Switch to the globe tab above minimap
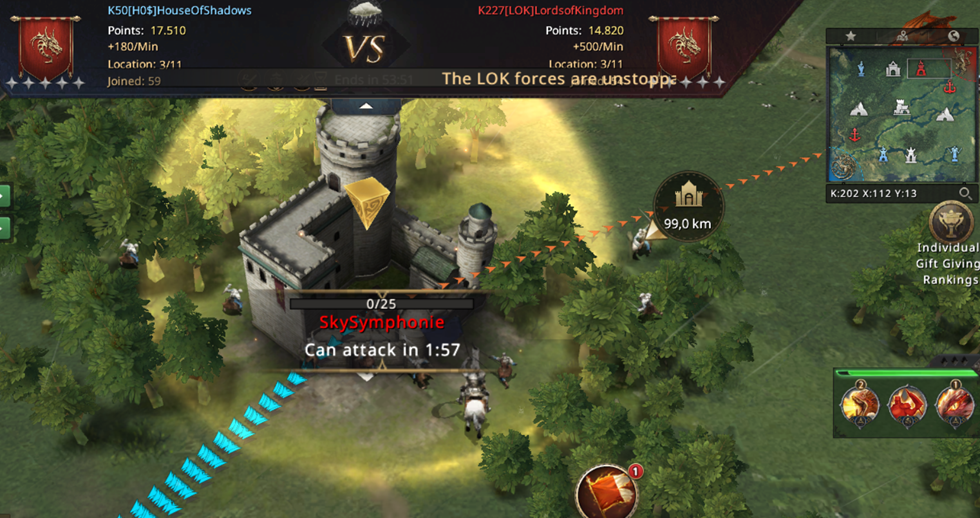The image size is (980, 518). point(953,36)
